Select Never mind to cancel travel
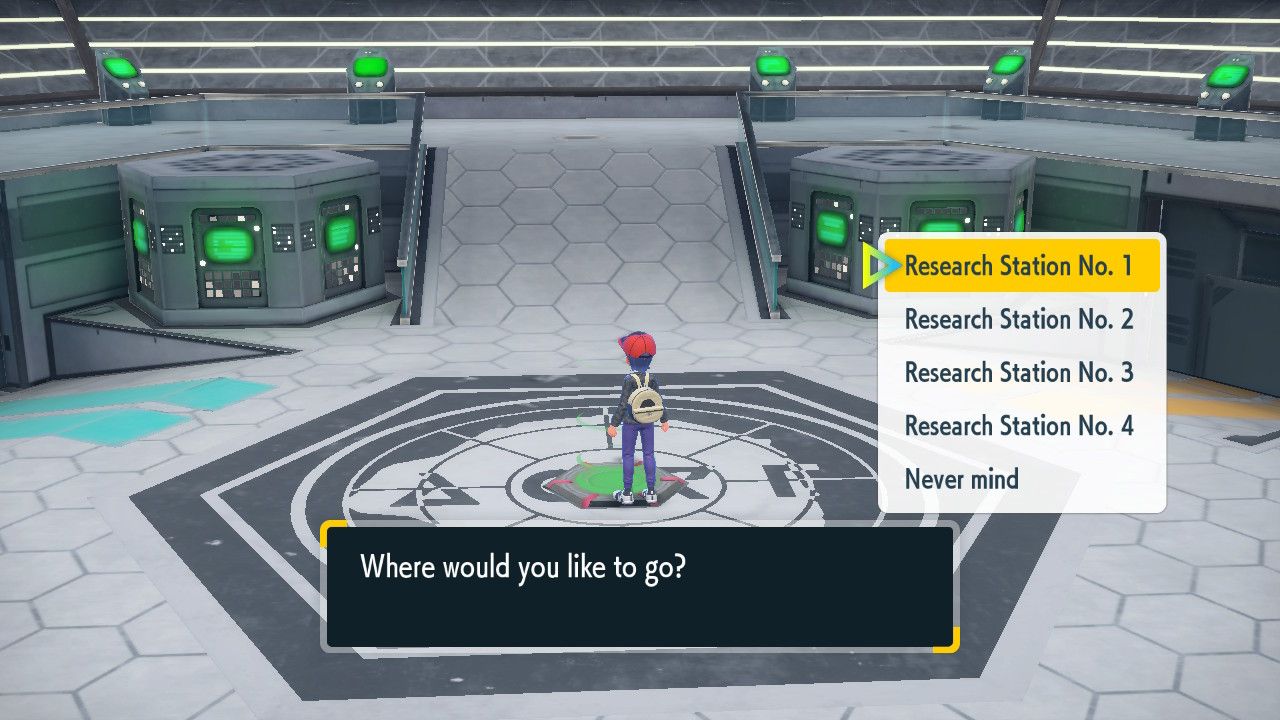Screen dimensions: 1280x720 point(961,479)
